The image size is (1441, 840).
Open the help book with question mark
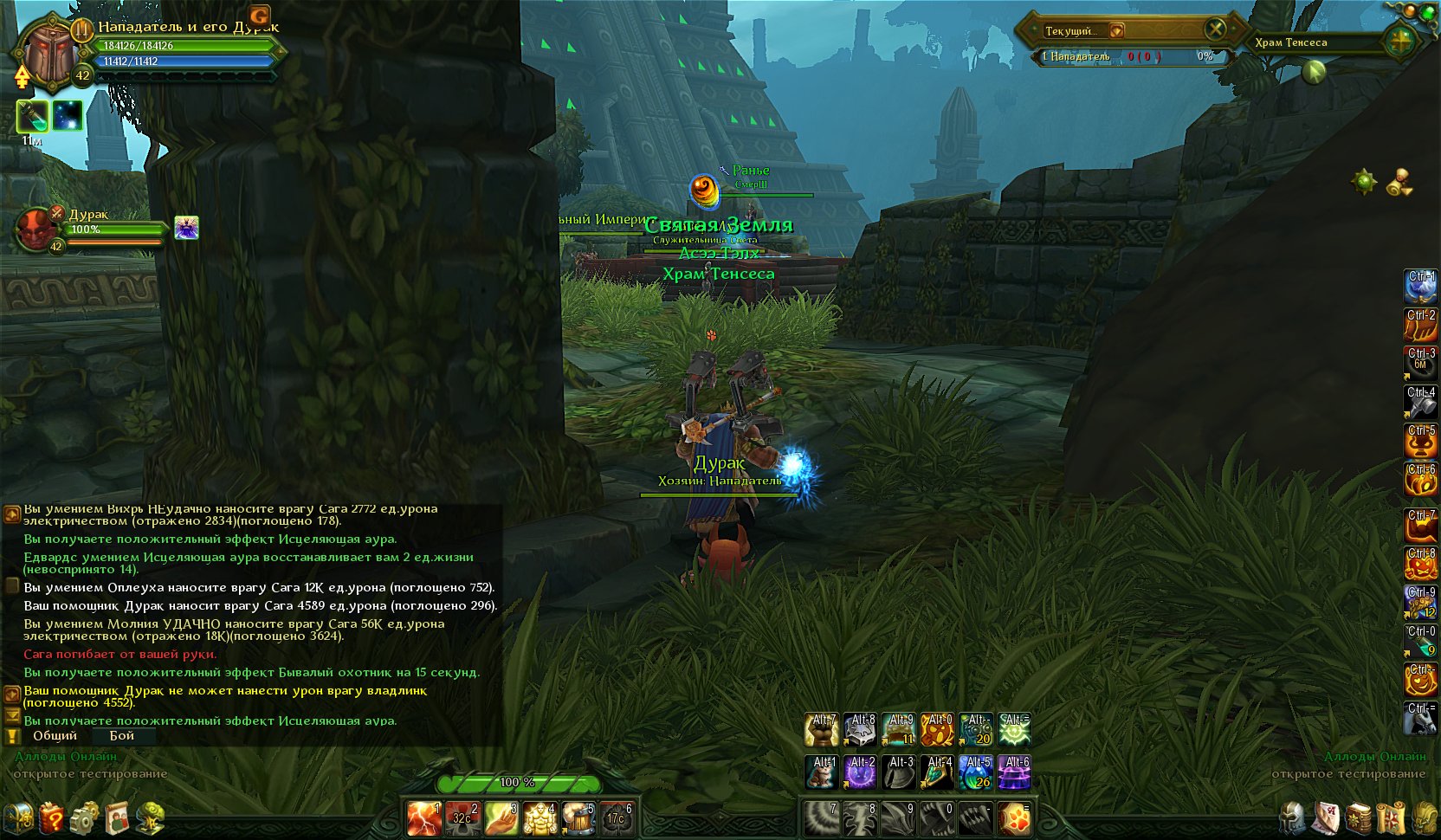tap(52, 817)
